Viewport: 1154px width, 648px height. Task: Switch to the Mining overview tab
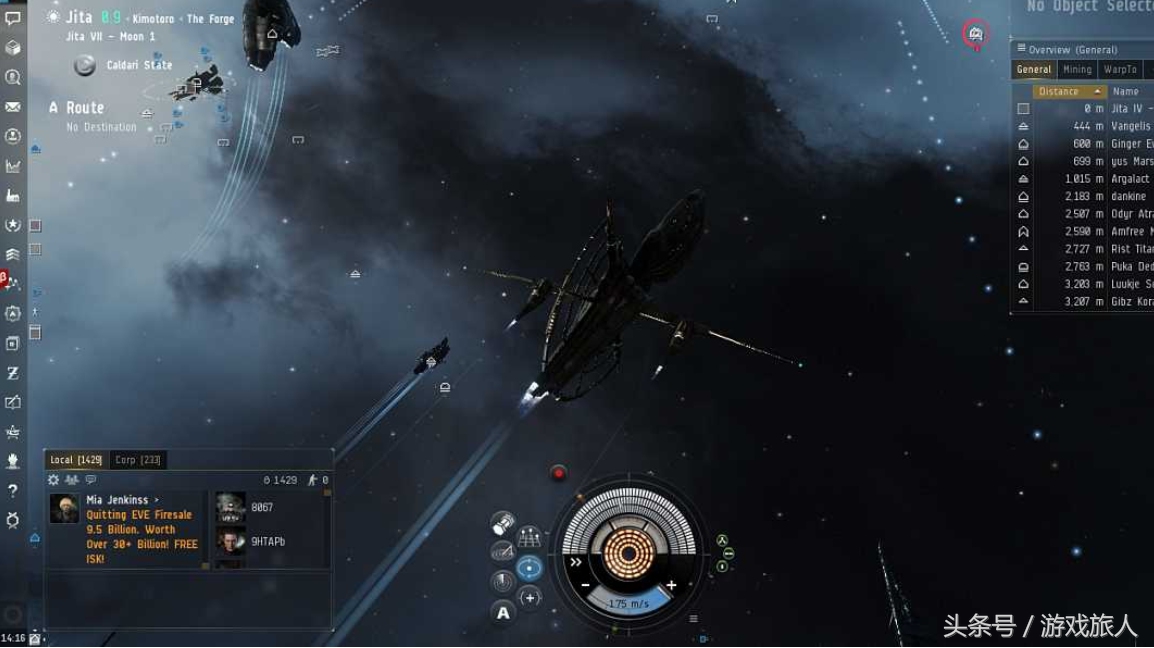coord(1077,70)
